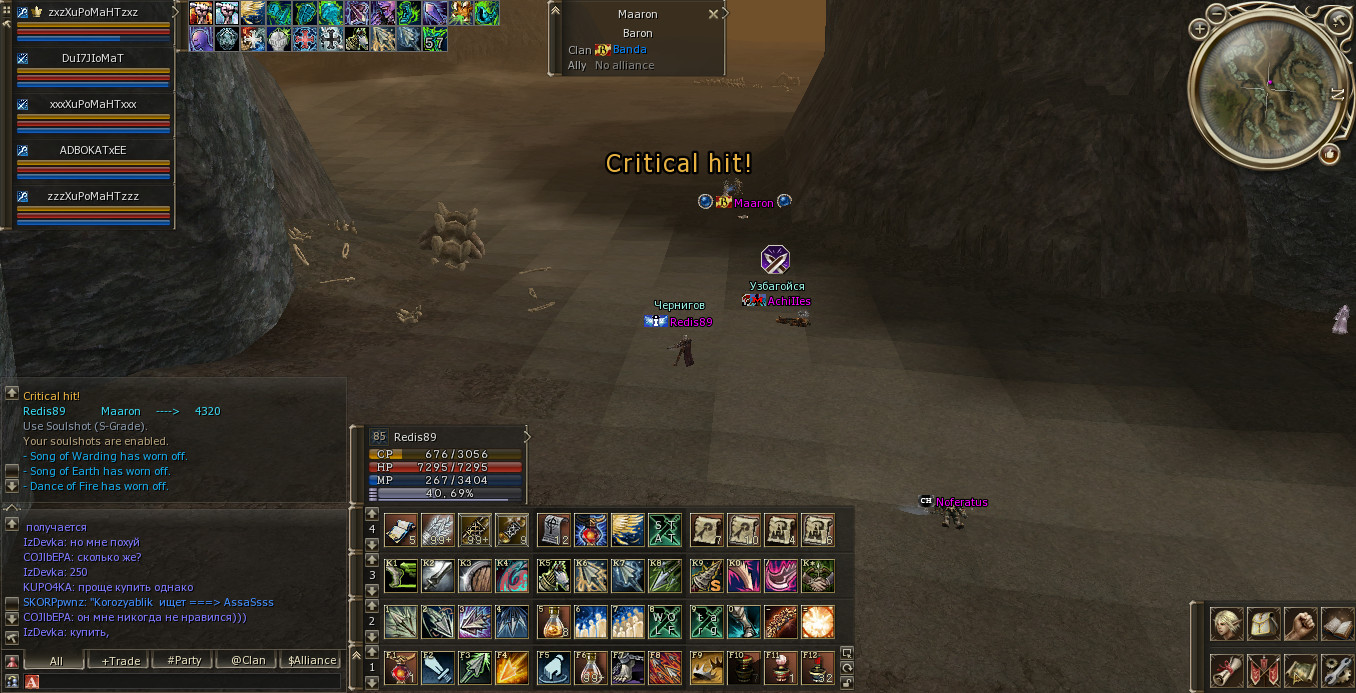Screen dimensions: 1356x693
Task: Open the clan banners icon
Action: (1264, 669)
